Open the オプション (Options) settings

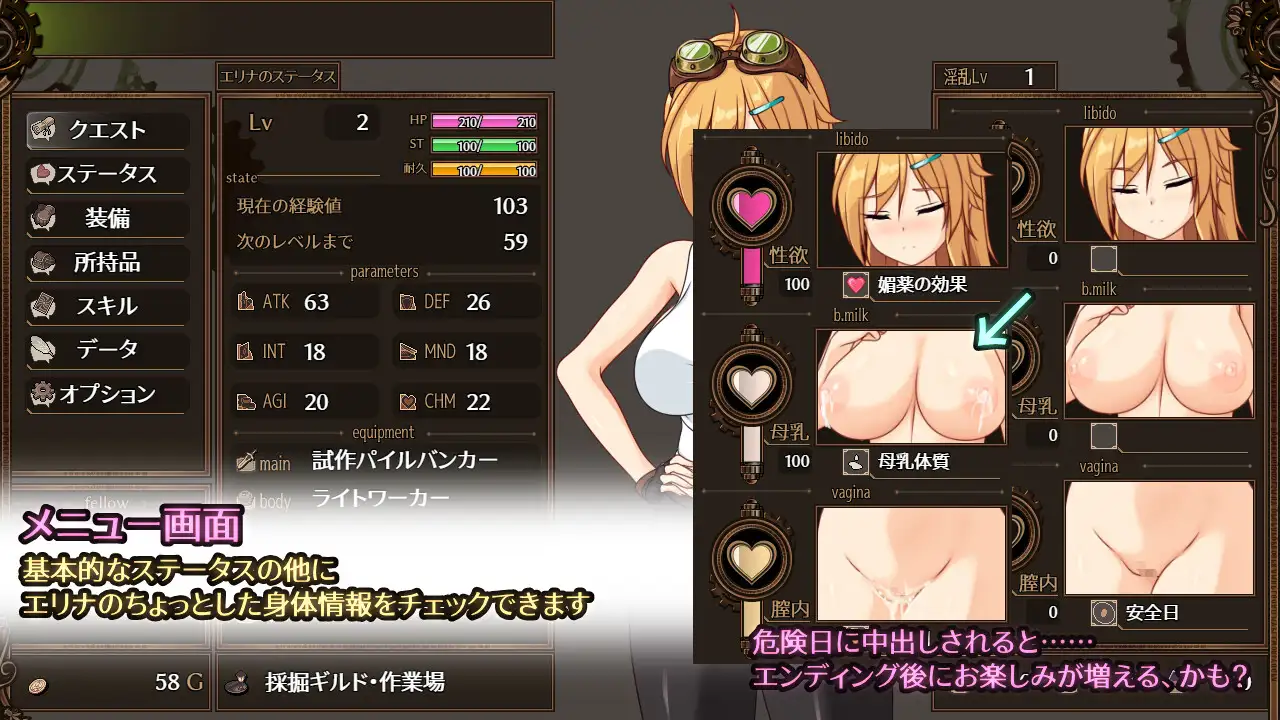pos(107,394)
